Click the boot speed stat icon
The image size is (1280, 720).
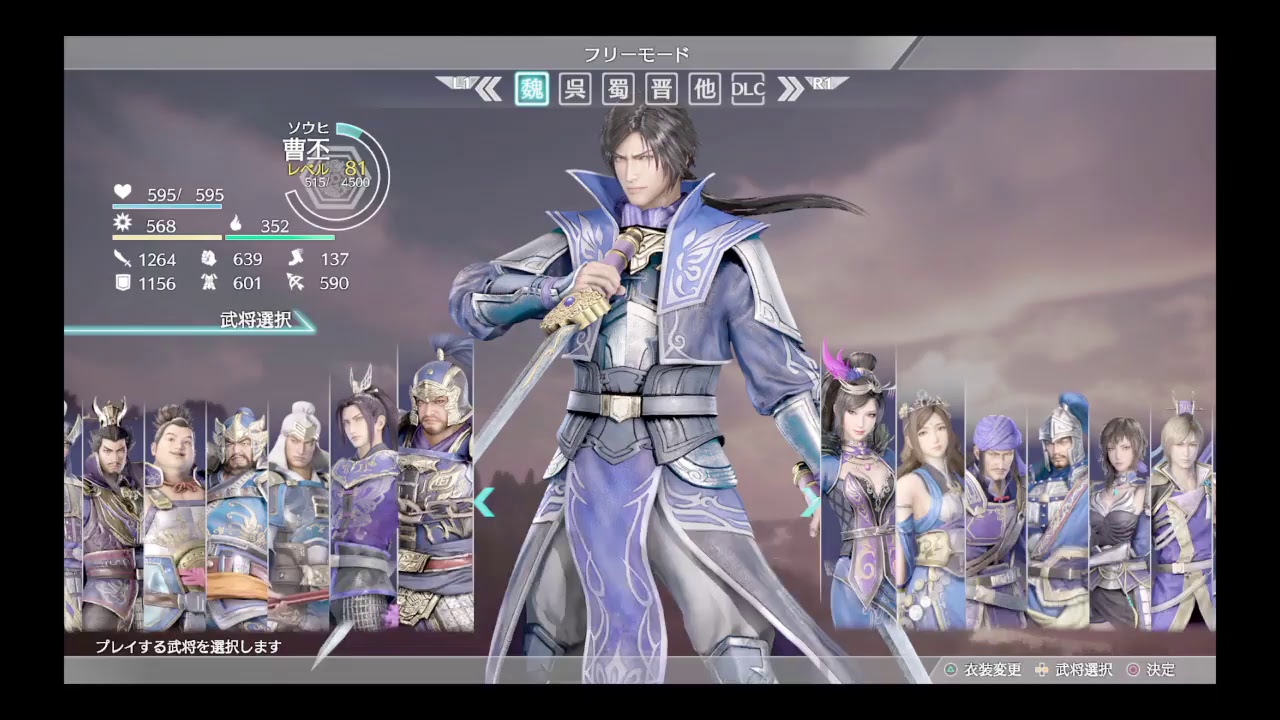pos(295,258)
